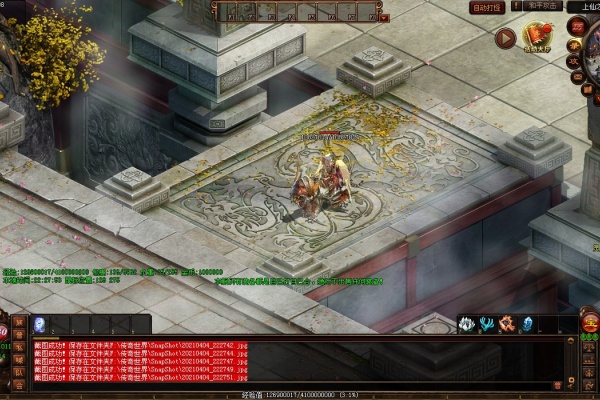Use the cyan coral item slot
Screen dimensions: 600x400
tap(486, 324)
